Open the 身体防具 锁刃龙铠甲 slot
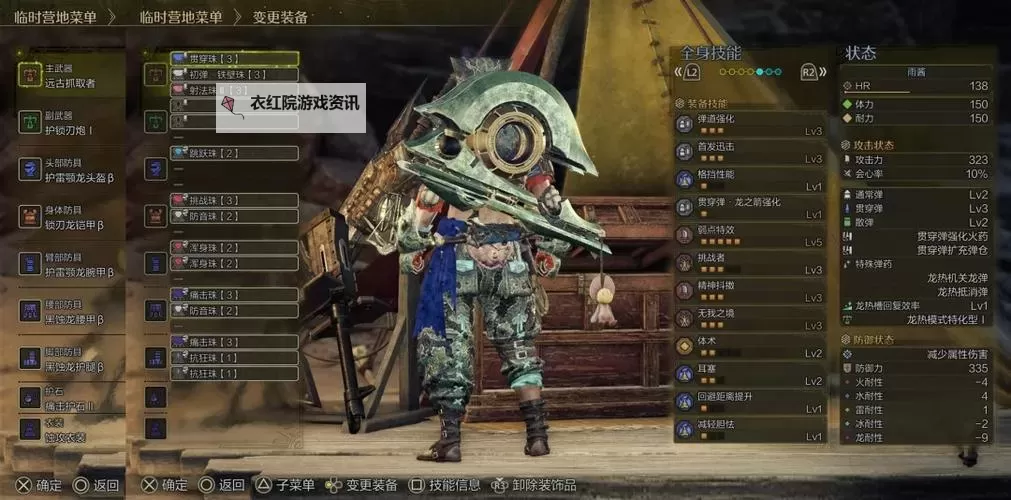The image size is (1011, 500). point(70,217)
